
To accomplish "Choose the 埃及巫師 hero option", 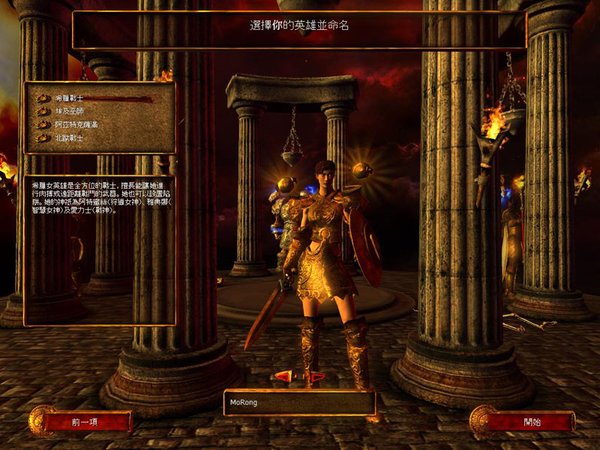I will coord(70,112).
